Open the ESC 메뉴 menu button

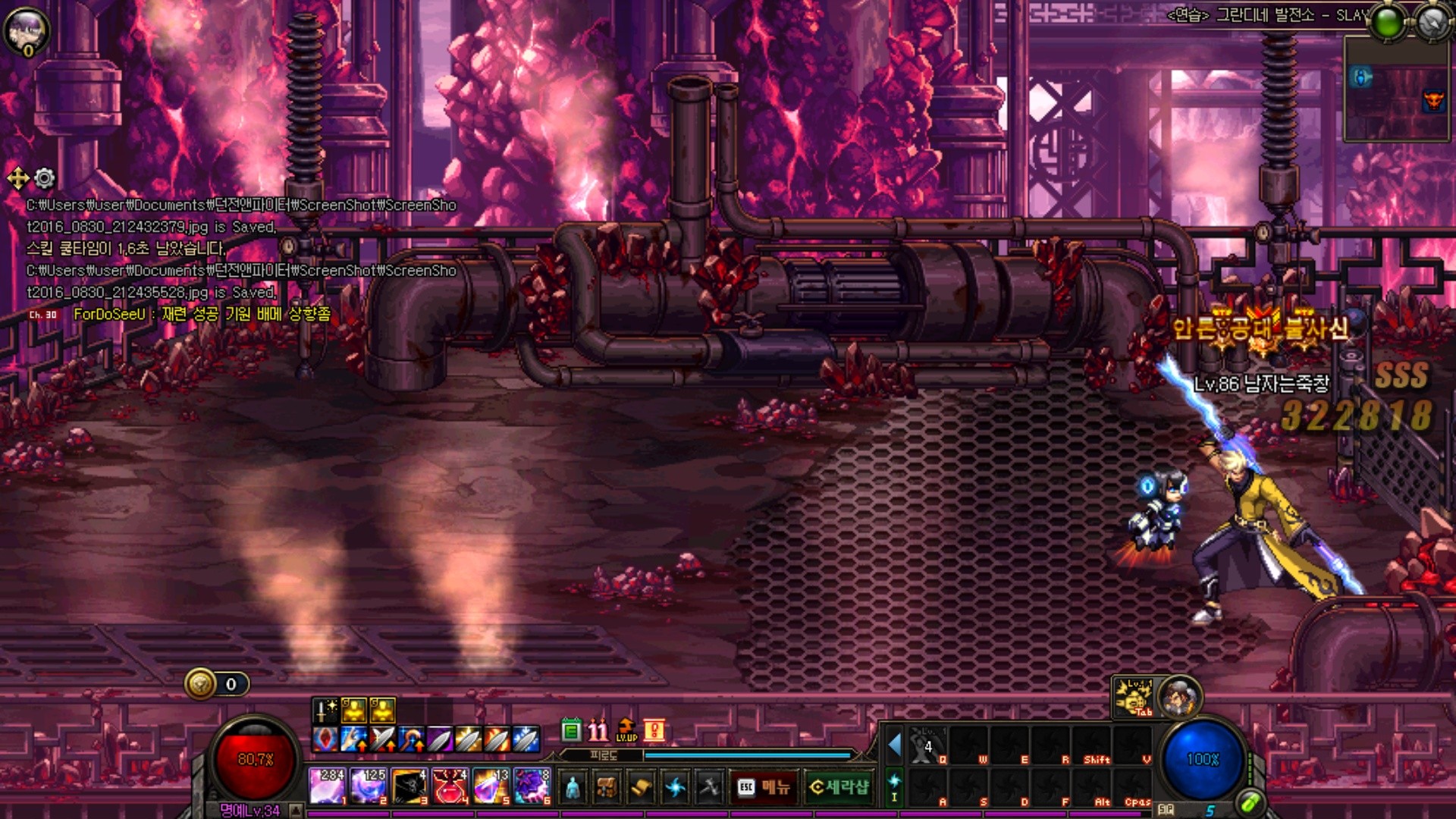point(764,787)
